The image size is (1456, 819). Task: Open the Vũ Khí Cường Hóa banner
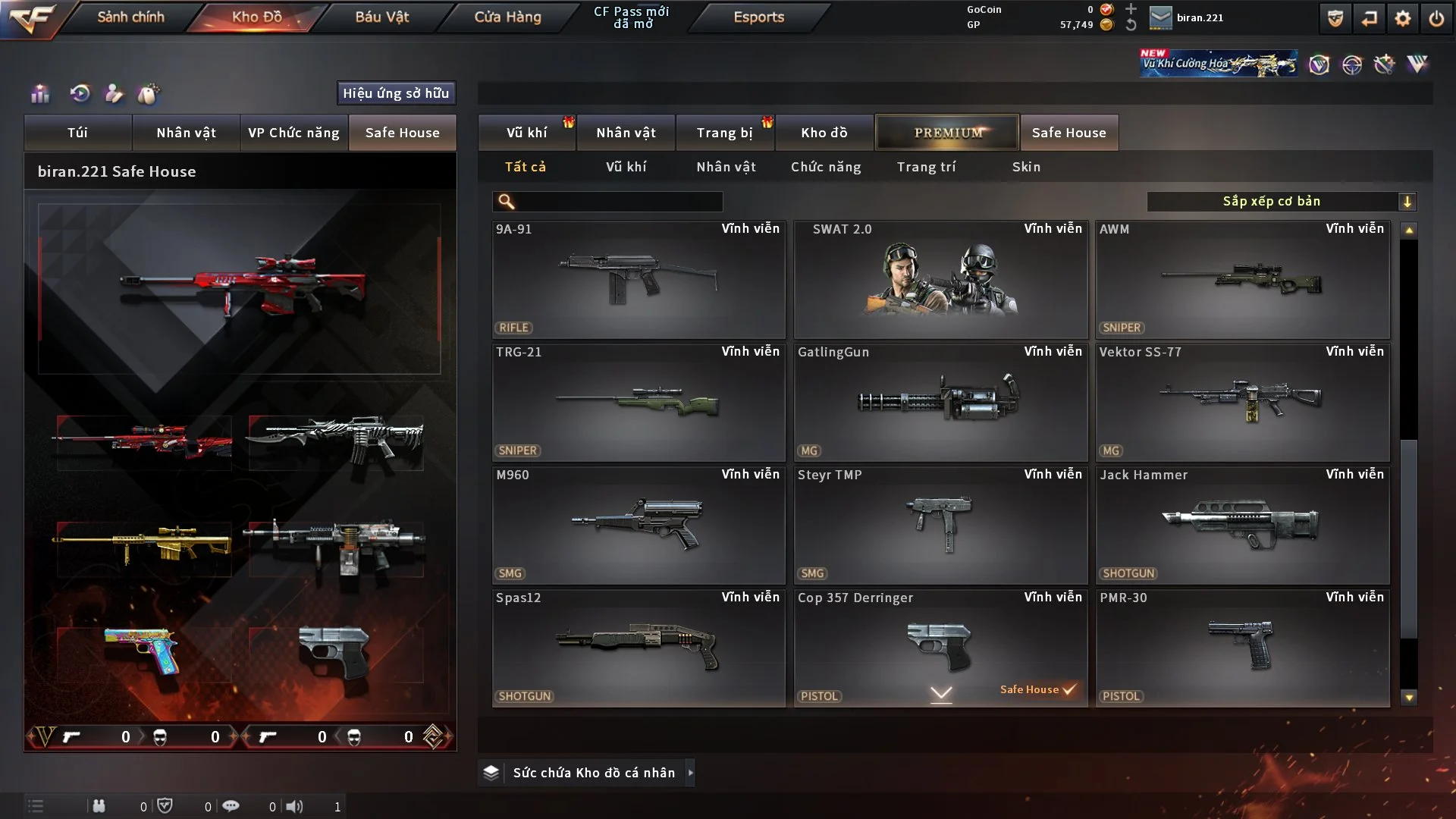coord(1218,64)
